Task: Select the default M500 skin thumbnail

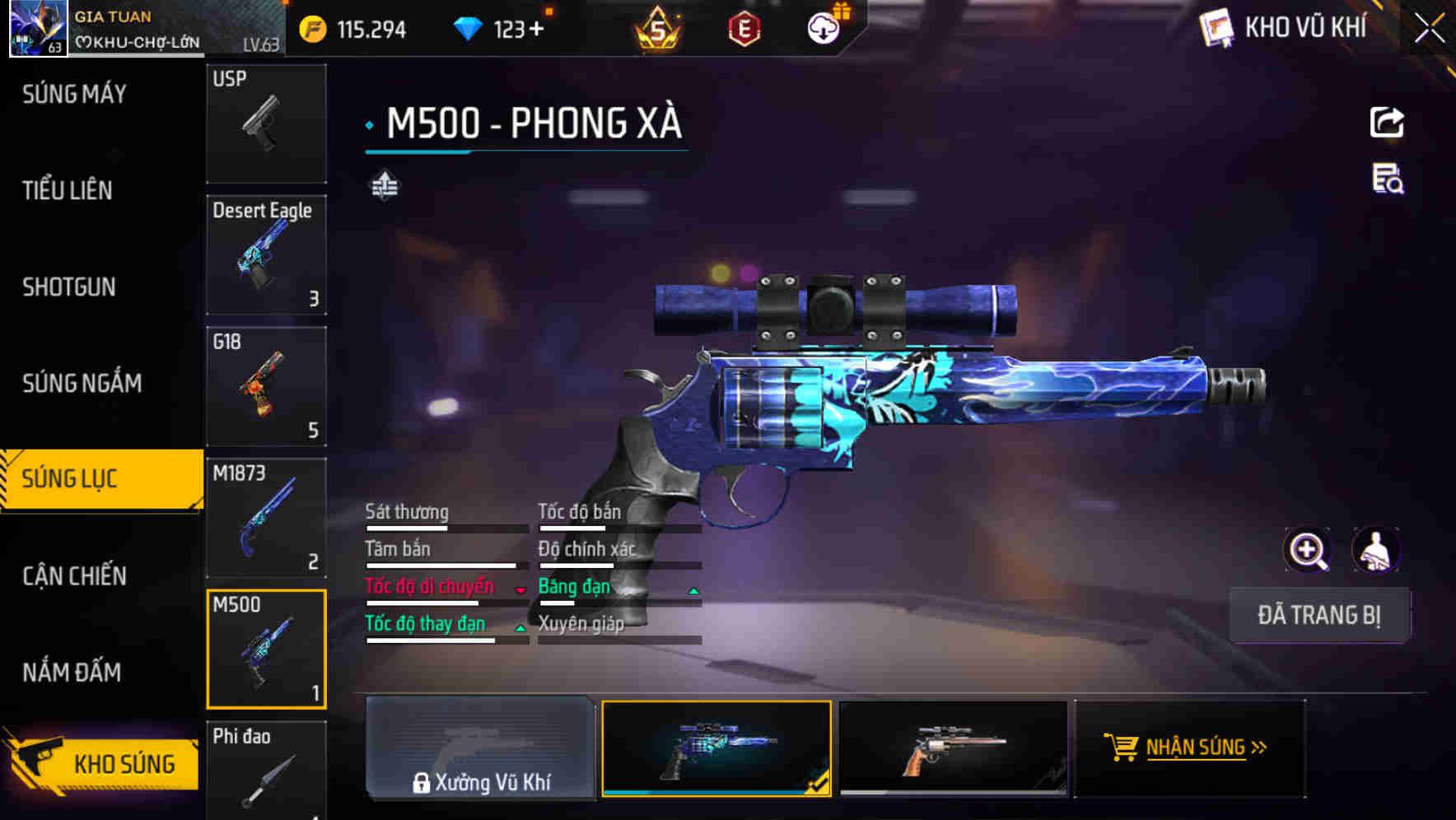Action: 953,748
